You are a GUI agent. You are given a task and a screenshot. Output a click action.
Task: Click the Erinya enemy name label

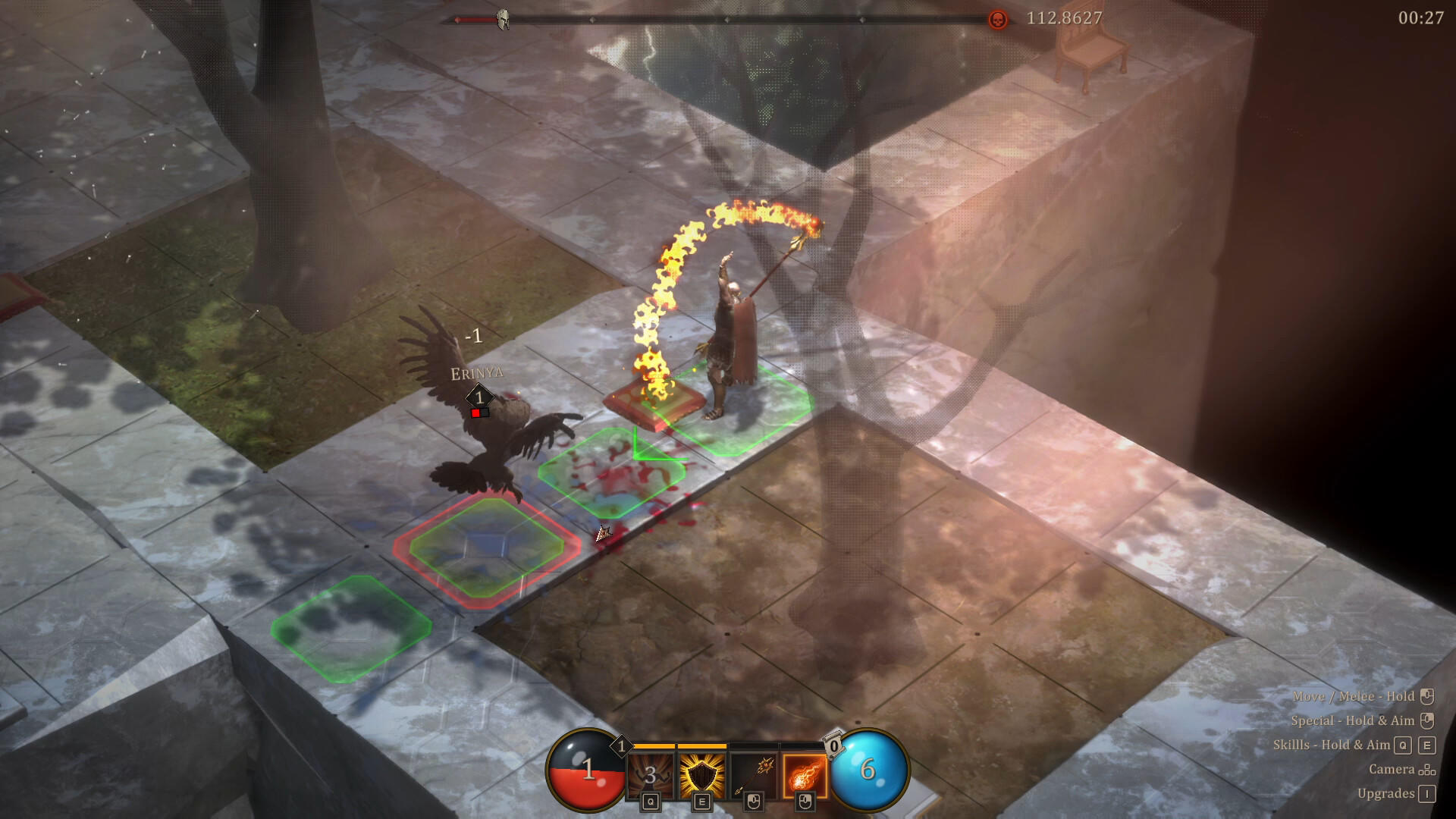point(478,372)
